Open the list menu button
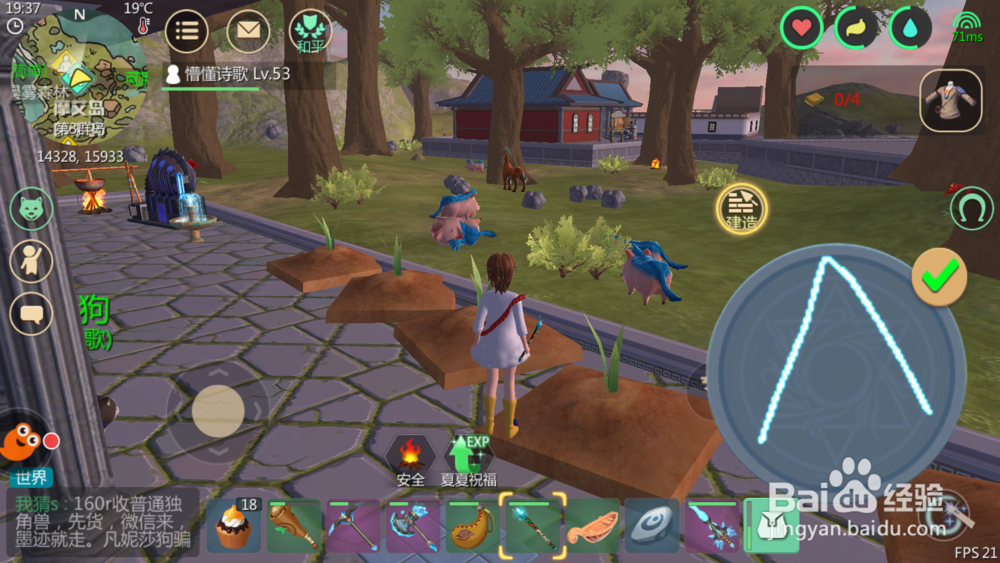This screenshot has height=563, width=1000. [x=186, y=31]
